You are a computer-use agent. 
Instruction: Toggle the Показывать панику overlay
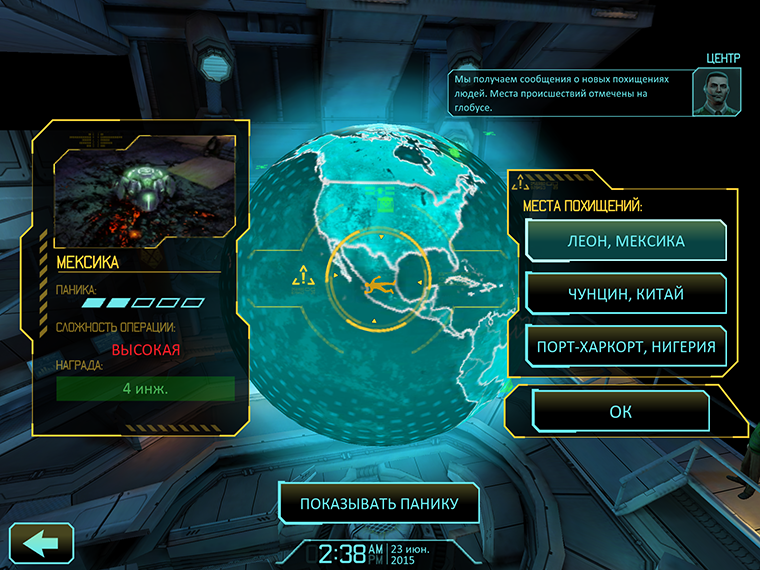(x=379, y=504)
